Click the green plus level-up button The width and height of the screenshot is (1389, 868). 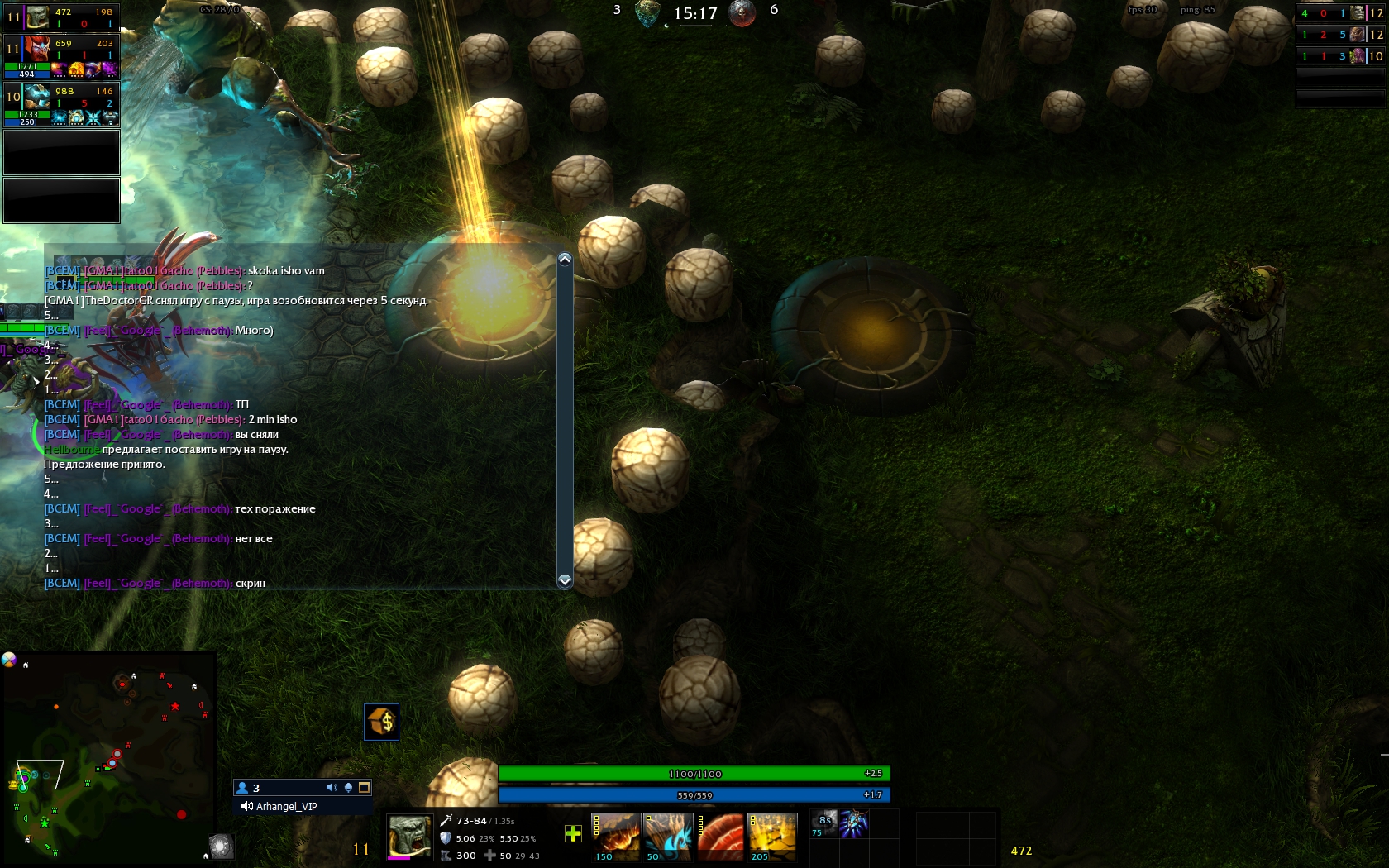click(x=573, y=834)
